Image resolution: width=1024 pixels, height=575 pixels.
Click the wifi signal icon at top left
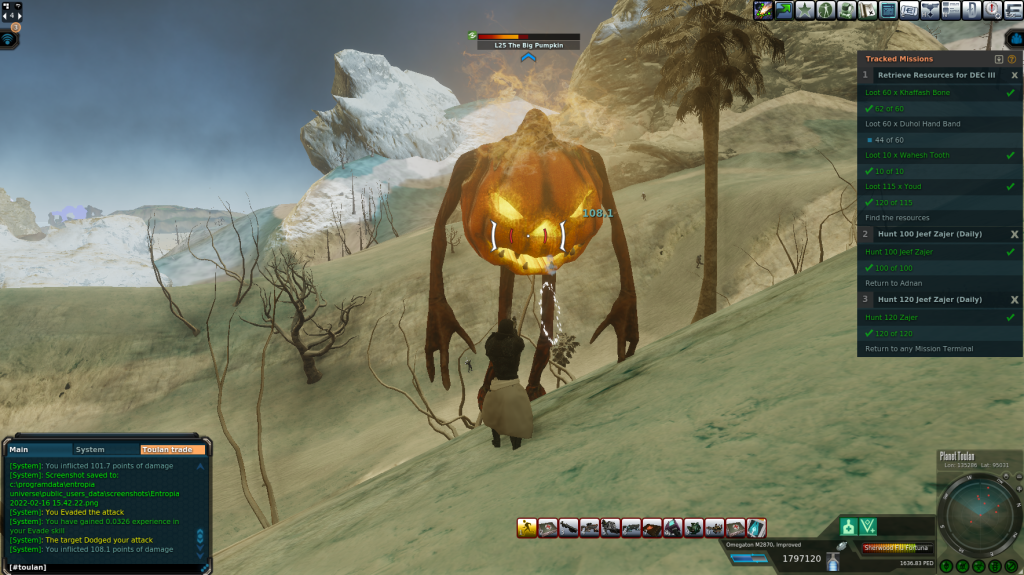tap(9, 39)
